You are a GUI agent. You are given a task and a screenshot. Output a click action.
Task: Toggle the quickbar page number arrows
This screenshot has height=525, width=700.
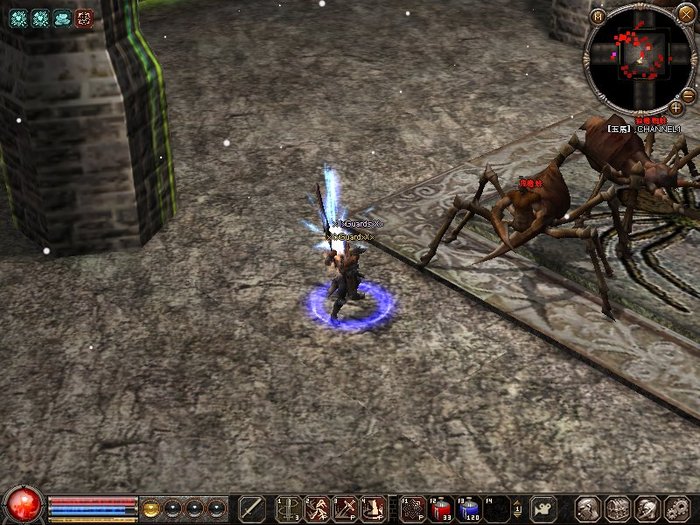518,508
